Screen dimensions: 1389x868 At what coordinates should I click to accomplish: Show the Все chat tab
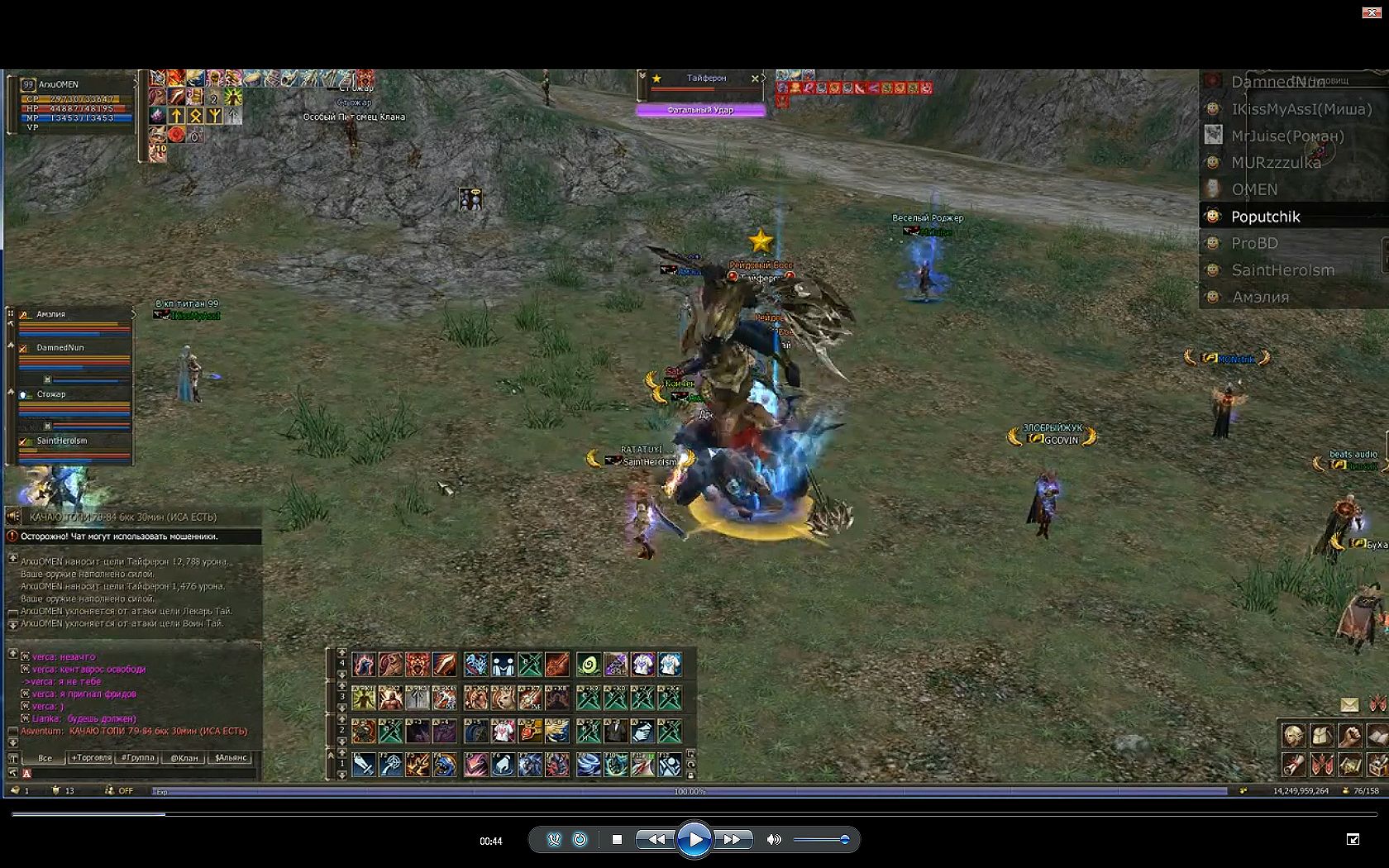[x=45, y=757]
